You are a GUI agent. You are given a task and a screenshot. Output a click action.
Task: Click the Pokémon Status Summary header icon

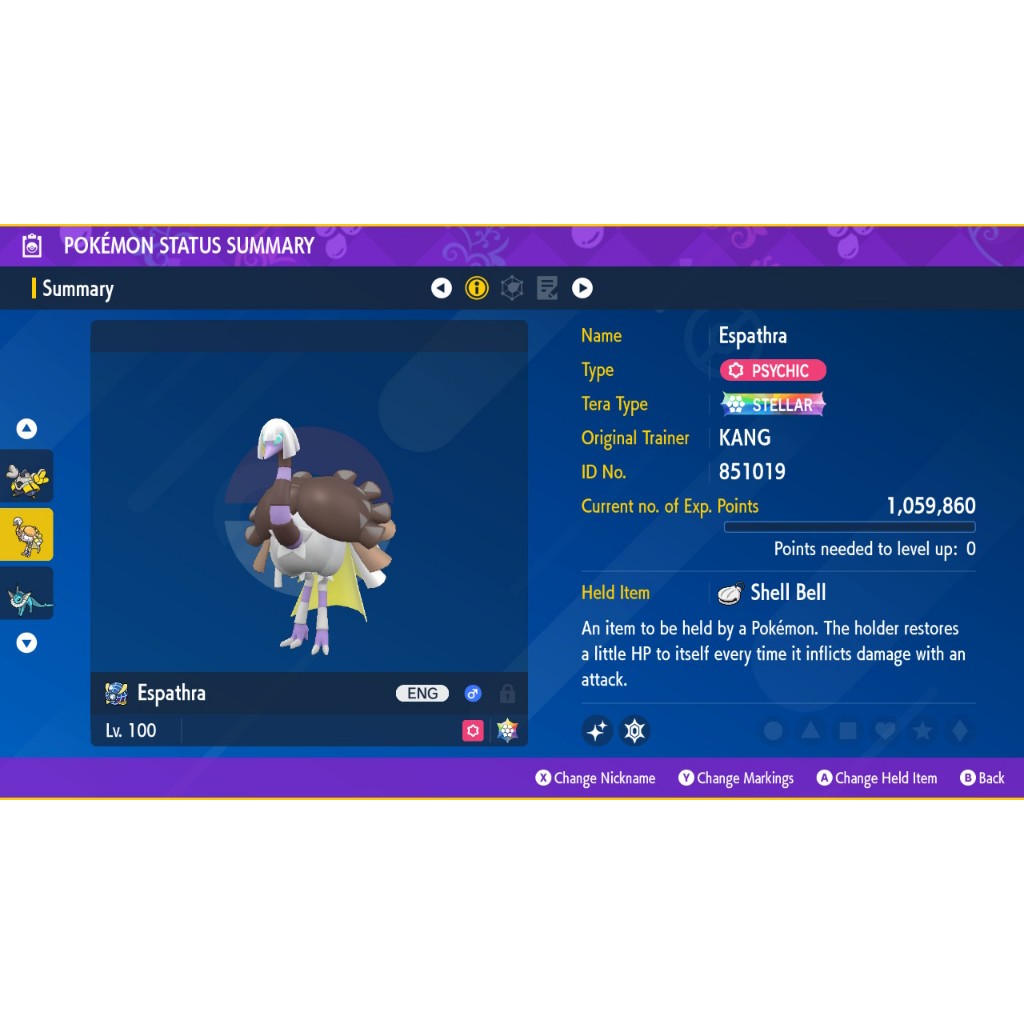32,246
